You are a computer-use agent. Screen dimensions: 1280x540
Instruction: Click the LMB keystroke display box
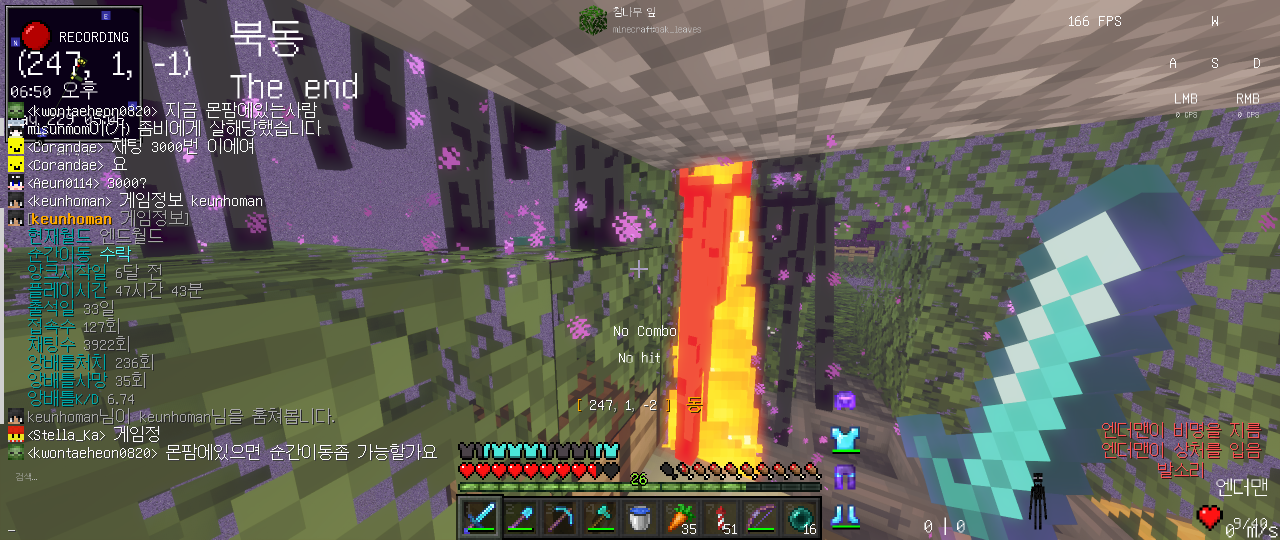pyautogui.click(x=1186, y=104)
